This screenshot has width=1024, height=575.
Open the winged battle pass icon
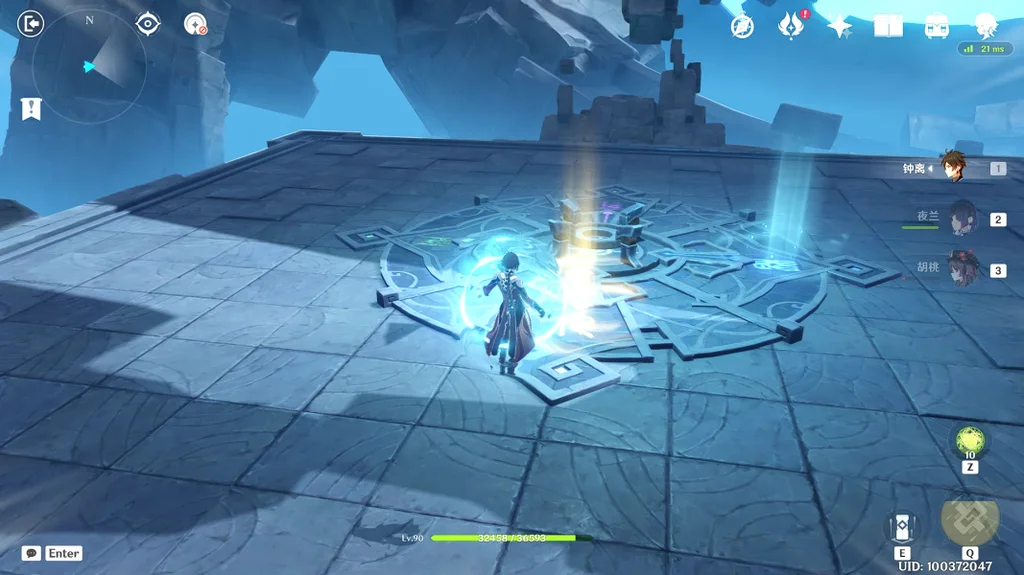click(792, 26)
